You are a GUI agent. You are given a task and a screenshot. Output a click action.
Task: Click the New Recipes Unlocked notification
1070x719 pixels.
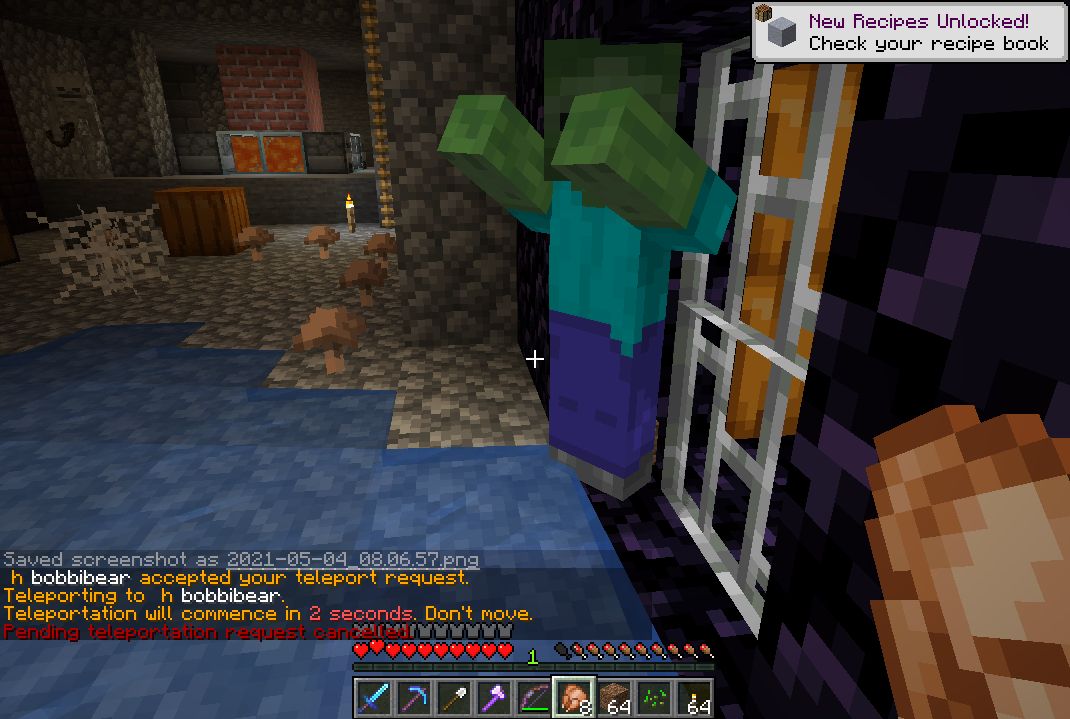pyautogui.click(x=910, y=32)
